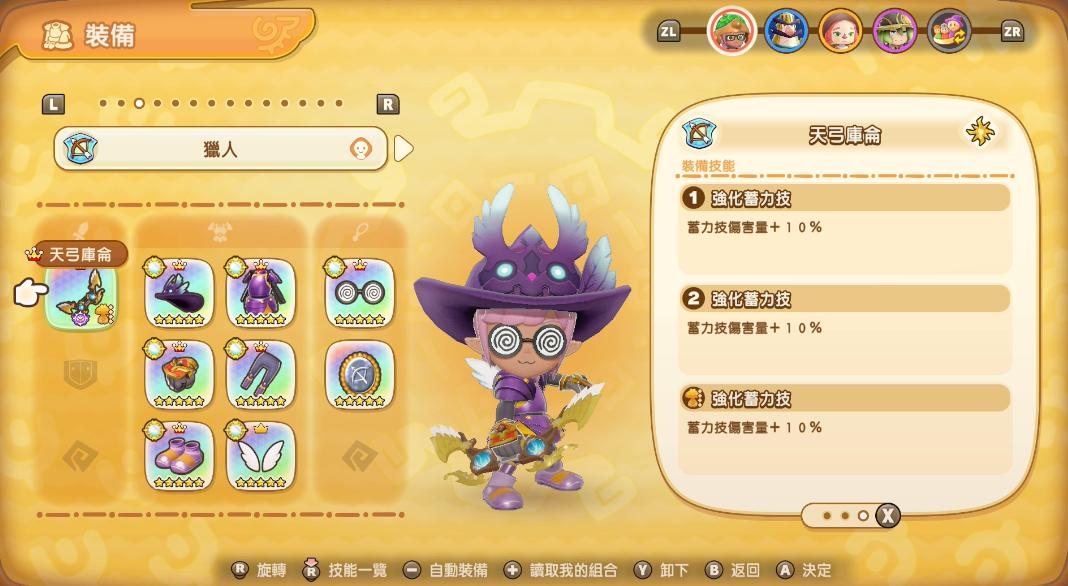The image size is (1068, 586).
Task: Select the 天弓庫侖 bow weapon slot
Action: 81,295
